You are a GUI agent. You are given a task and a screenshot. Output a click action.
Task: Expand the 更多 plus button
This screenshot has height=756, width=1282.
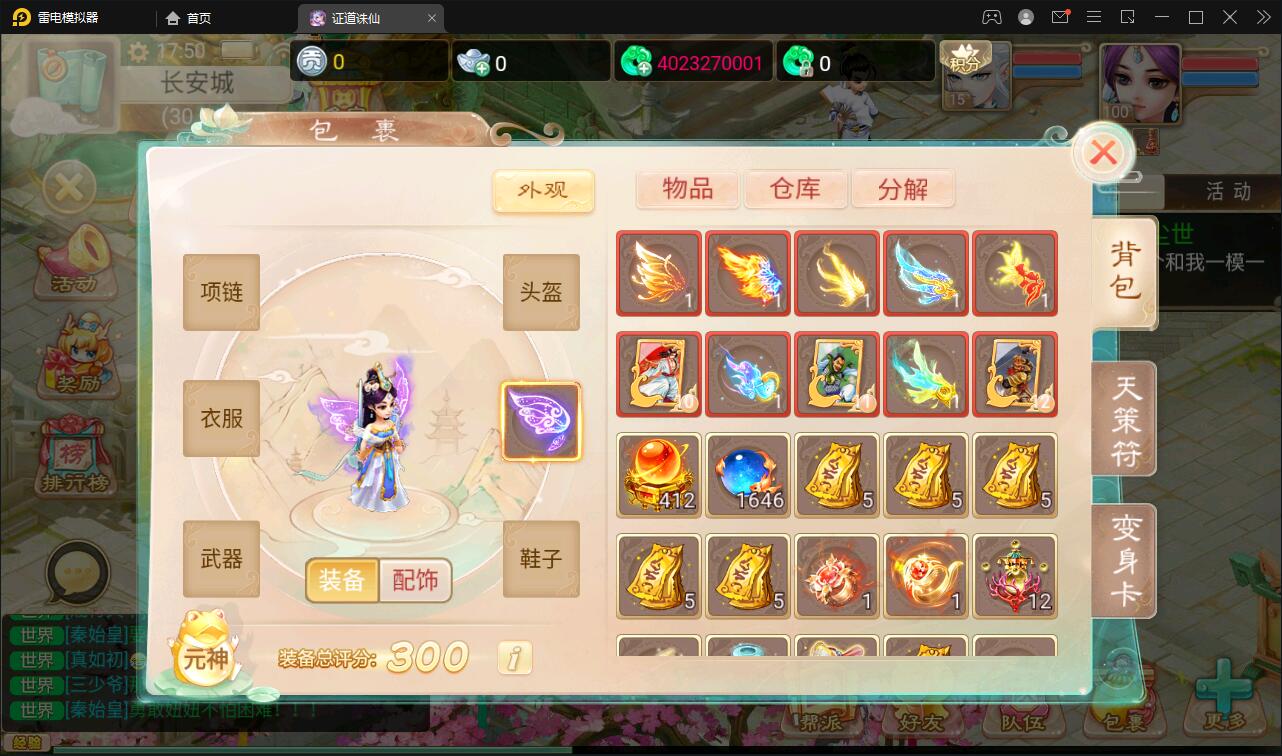coord(1222,710)
